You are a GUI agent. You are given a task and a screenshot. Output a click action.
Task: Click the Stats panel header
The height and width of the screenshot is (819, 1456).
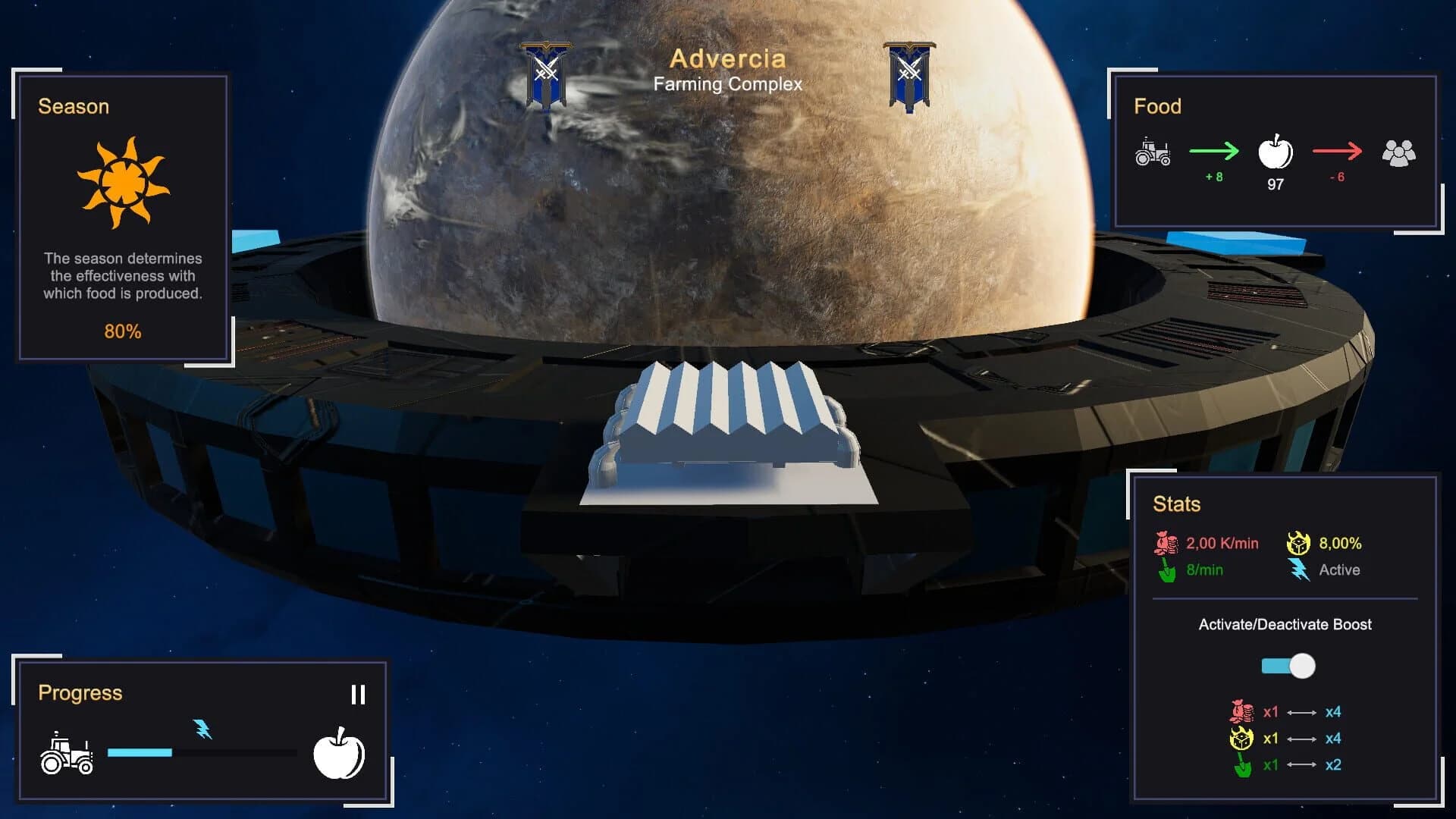(1178, 504)
